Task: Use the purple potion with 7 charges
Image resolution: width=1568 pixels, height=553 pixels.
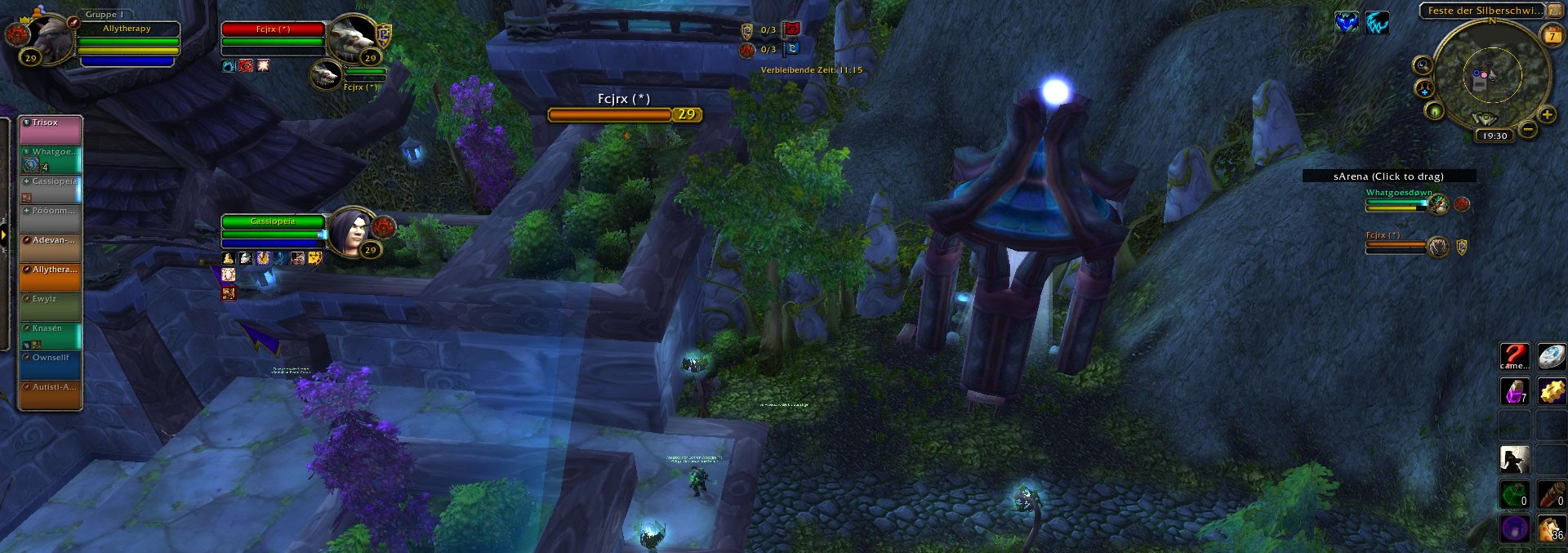Action: click(1514, 391)
